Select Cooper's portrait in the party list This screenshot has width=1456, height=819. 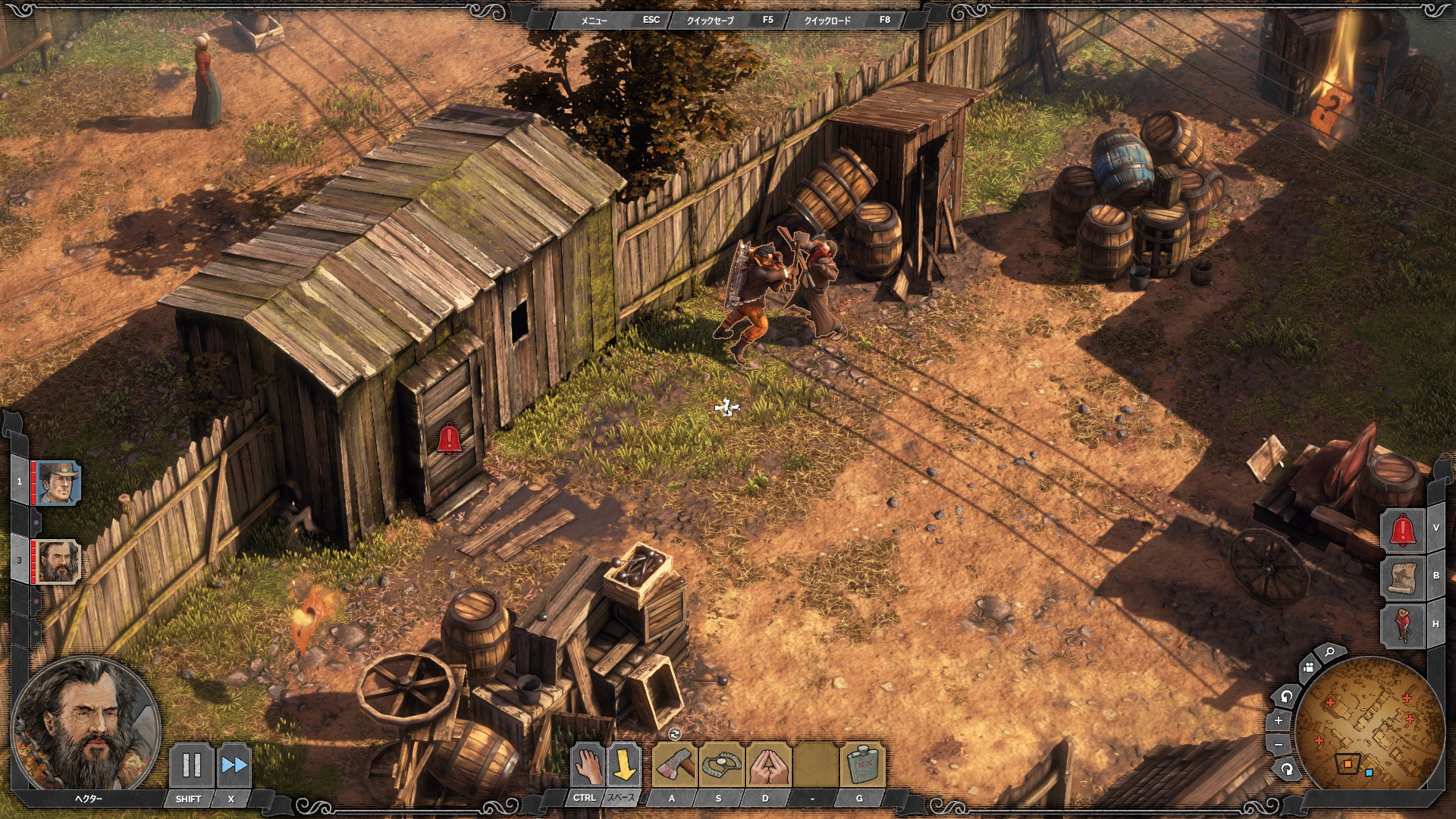(x=58, y=482)
